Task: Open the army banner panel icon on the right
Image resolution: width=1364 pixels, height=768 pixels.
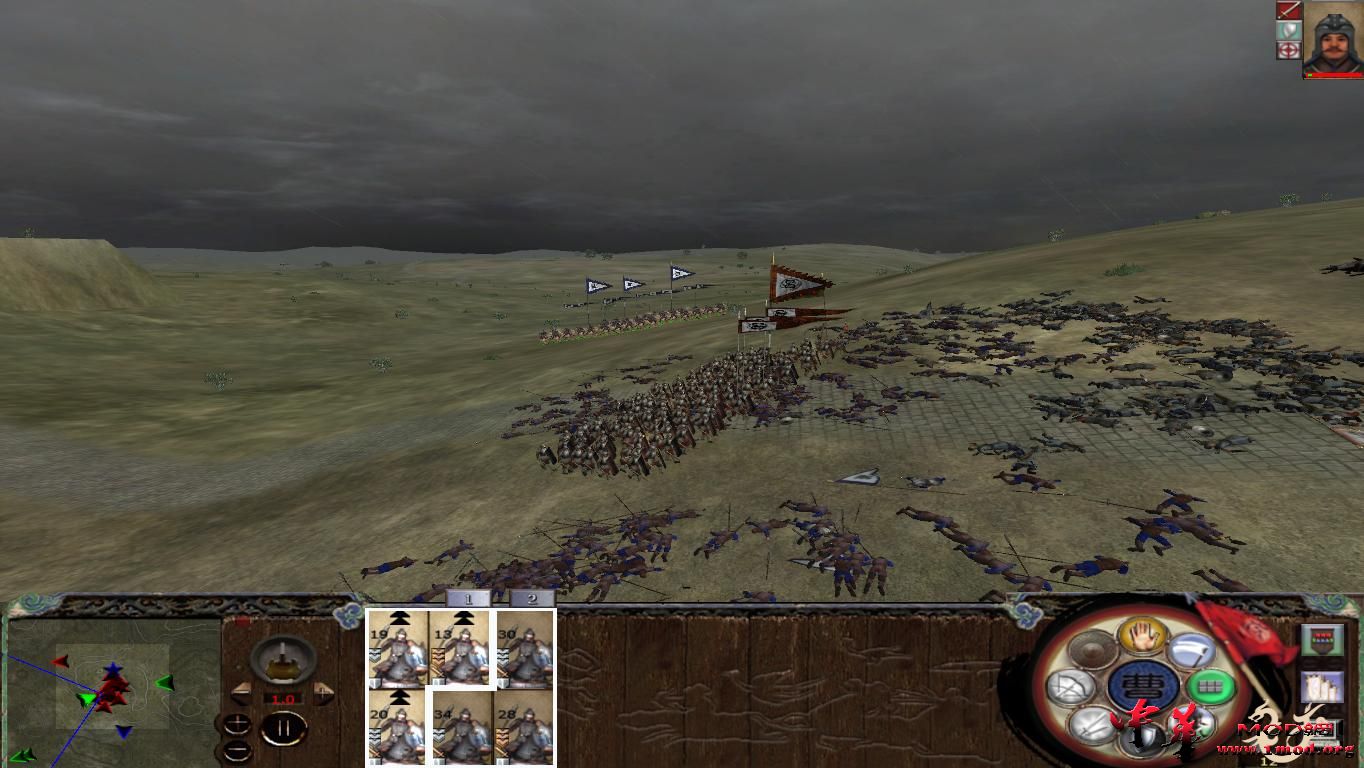Action: coord(1322,640)
